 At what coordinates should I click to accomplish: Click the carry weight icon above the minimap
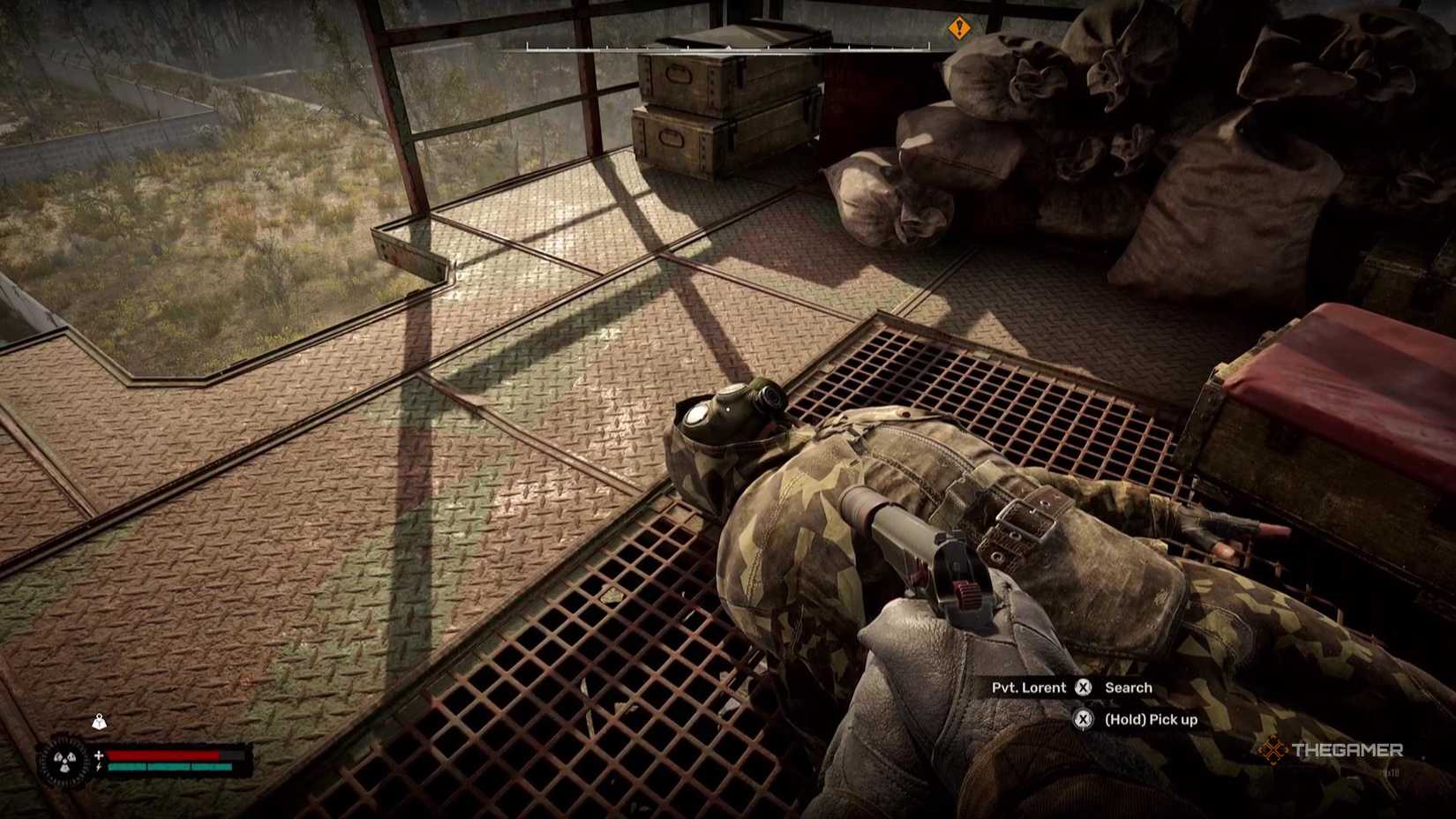point(100,722)
